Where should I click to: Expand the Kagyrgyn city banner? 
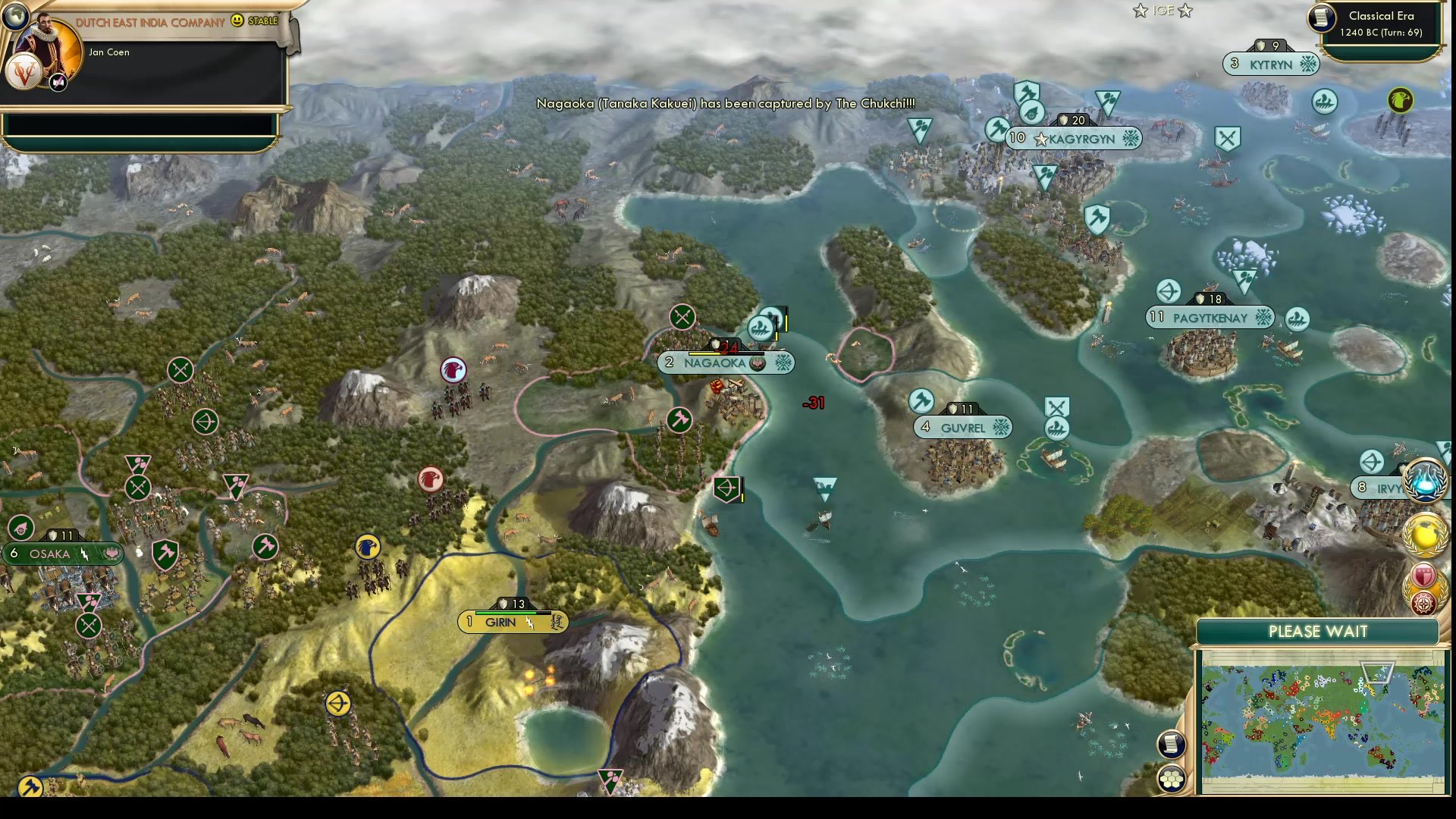click(x=1079, y=139)
